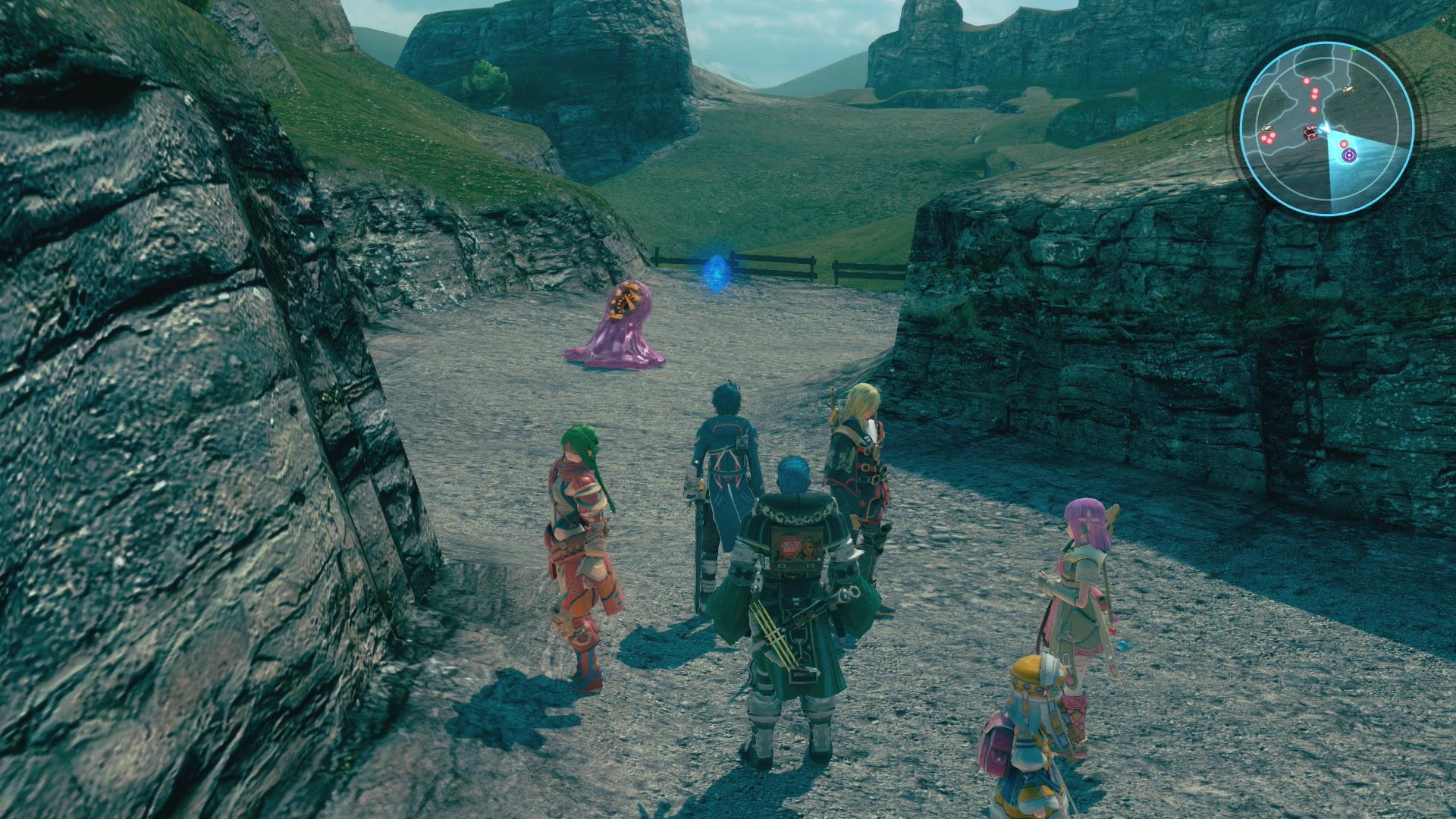
Task: Select the treasure chest marker on minimap
Action: (1310, 132)
